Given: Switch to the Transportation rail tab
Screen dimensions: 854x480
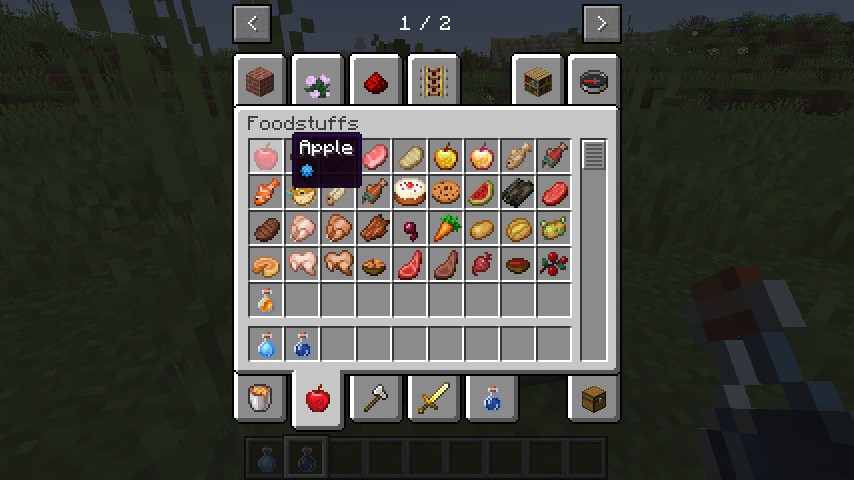Looking at the screenshot, I should [432, 81].
